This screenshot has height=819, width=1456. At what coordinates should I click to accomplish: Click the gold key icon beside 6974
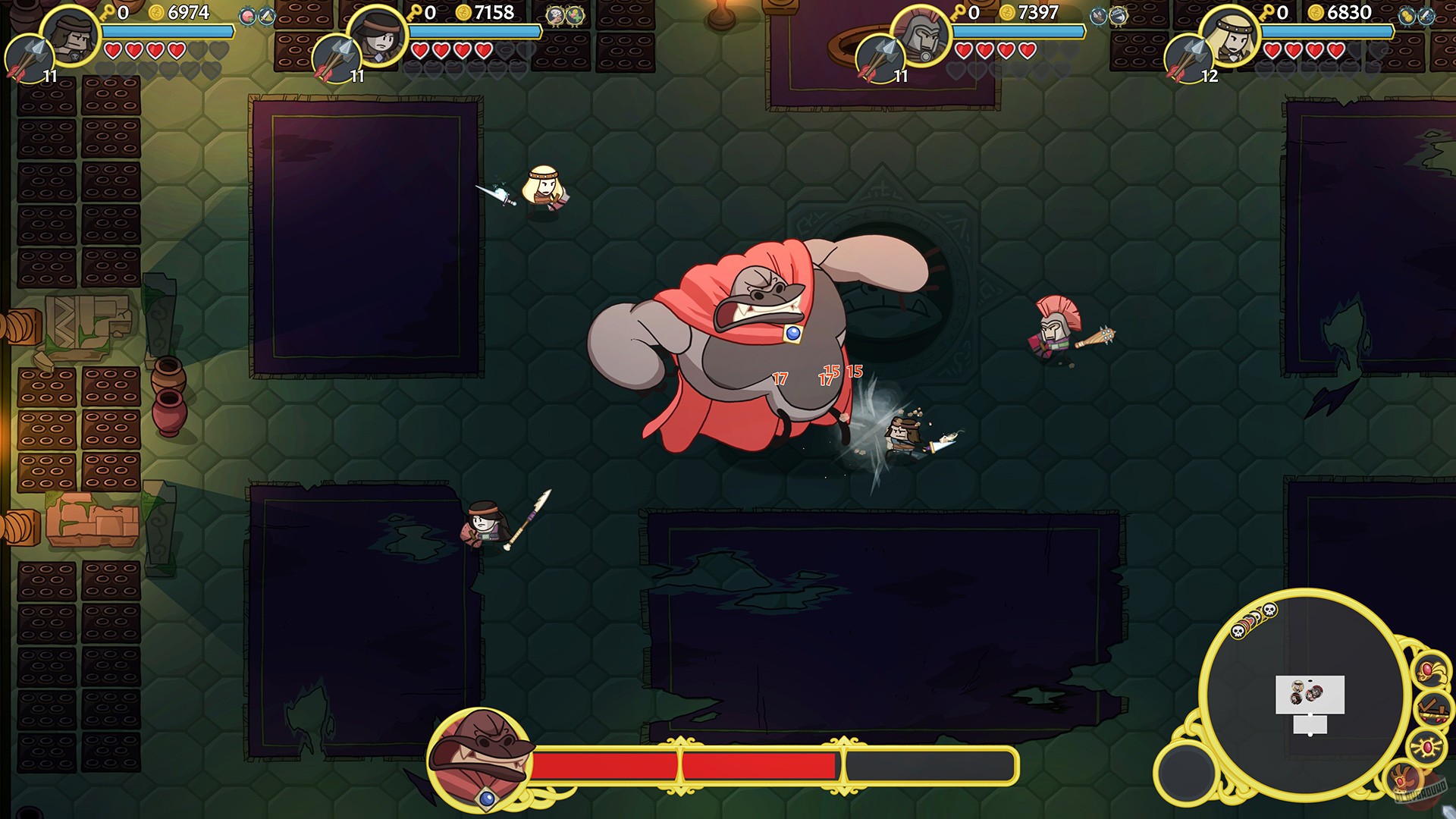(106, 14)
